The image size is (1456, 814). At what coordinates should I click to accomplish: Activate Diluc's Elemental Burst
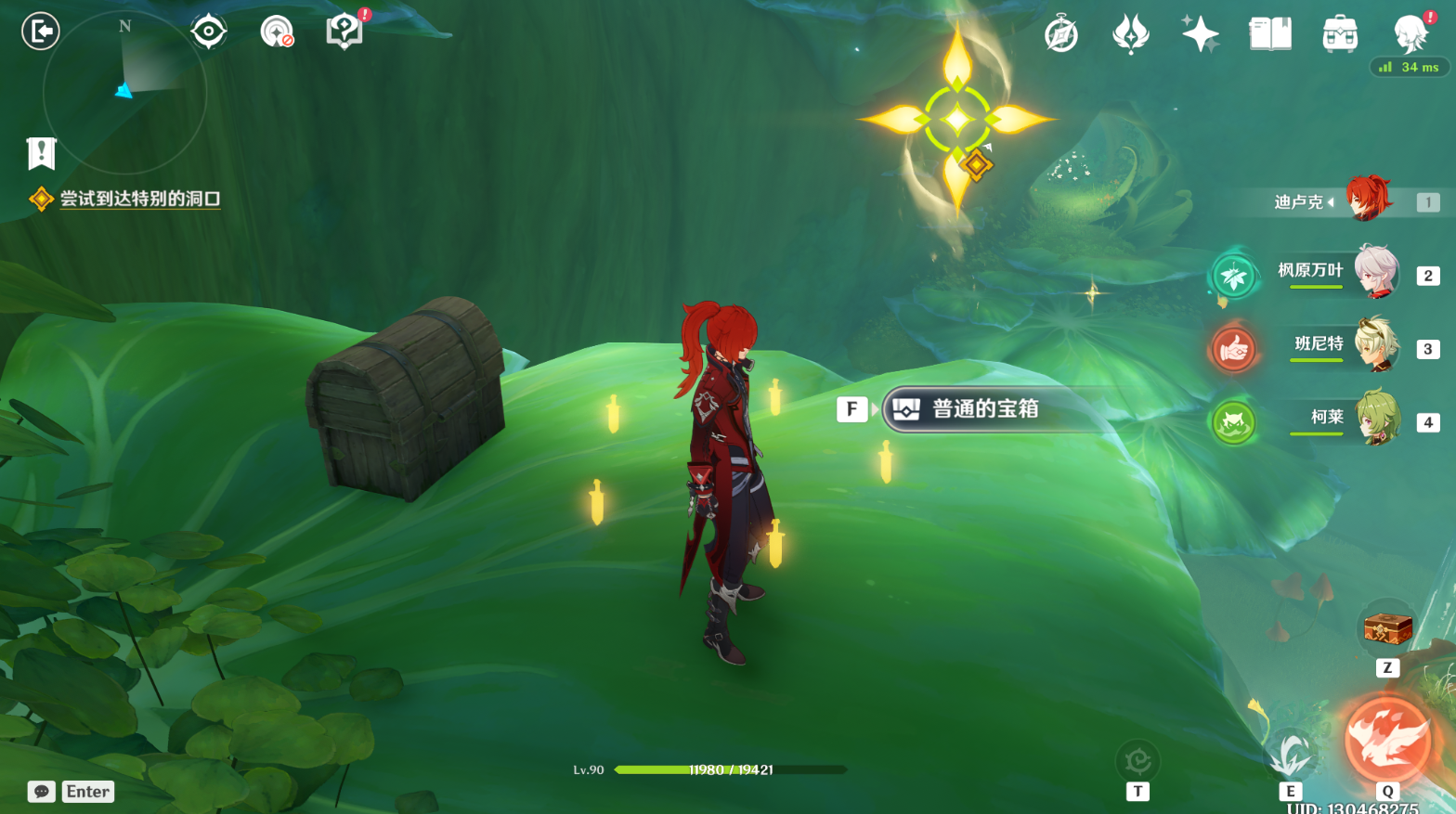[1387, 740]
